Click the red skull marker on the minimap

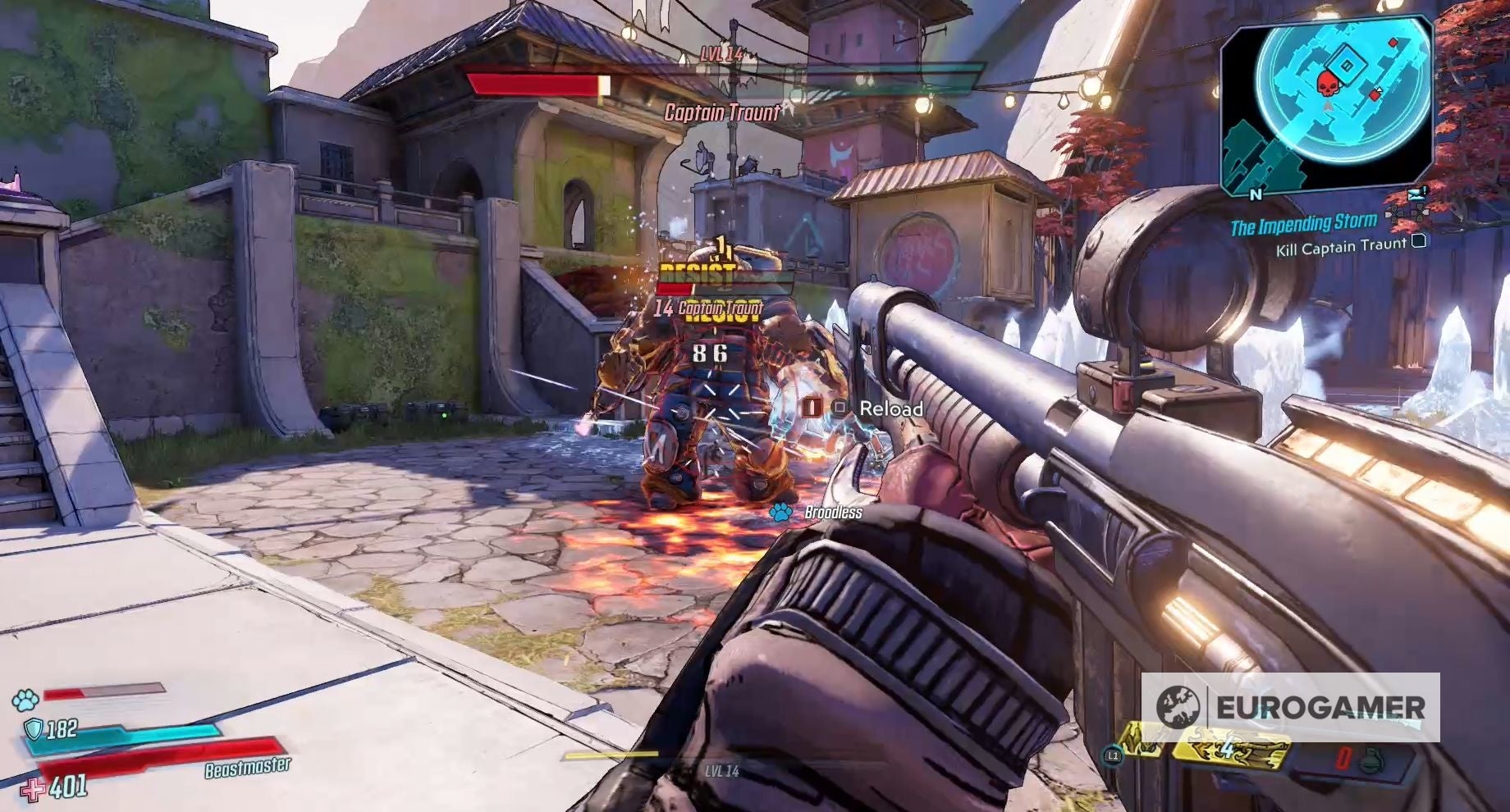coord(1327,84)
